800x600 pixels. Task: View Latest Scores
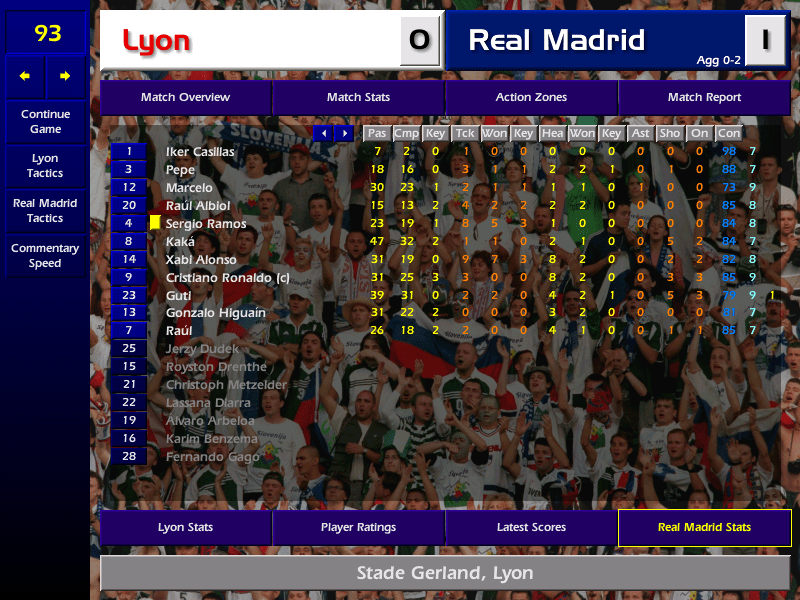531,527
